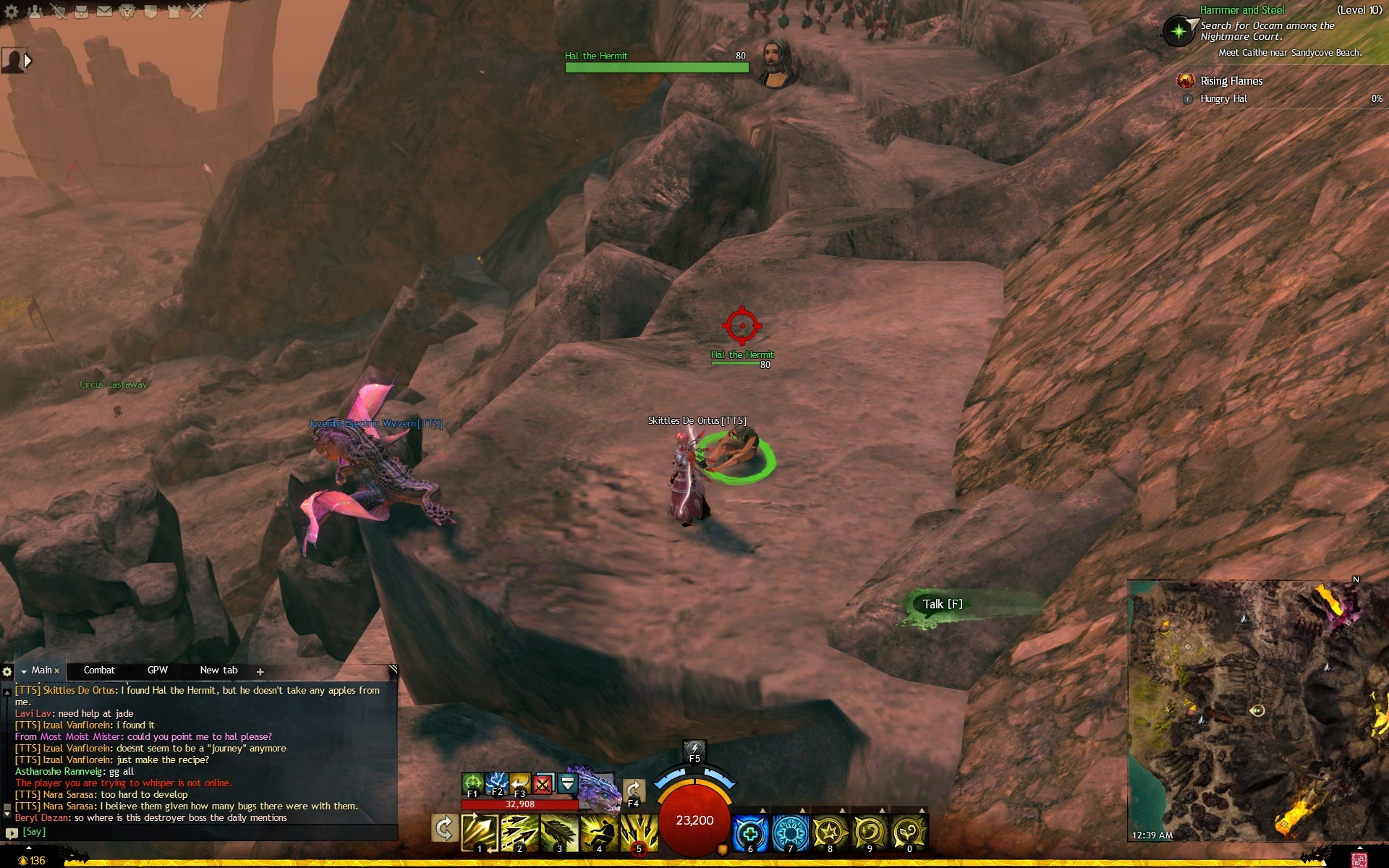The width and height of the screenshot is (1389, 868).
Task: Open the chat options gear
Action: (x=8, y=671)
